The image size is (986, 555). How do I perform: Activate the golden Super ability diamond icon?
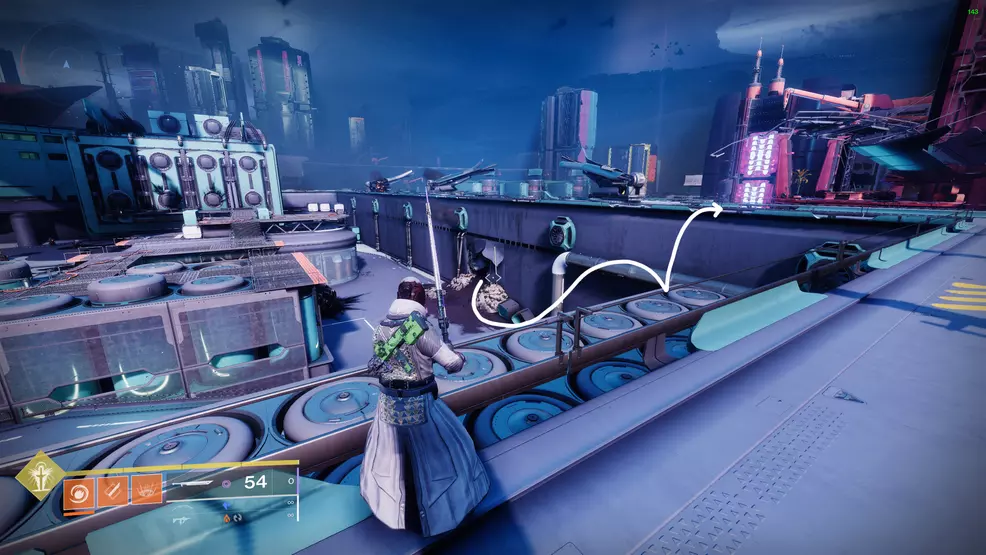[40, 475]
